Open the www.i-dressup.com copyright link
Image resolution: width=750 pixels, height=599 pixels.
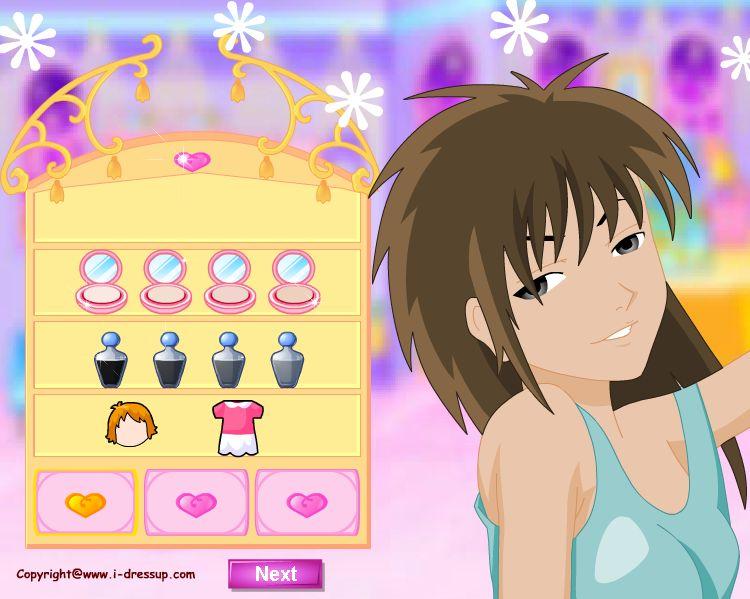106,575
